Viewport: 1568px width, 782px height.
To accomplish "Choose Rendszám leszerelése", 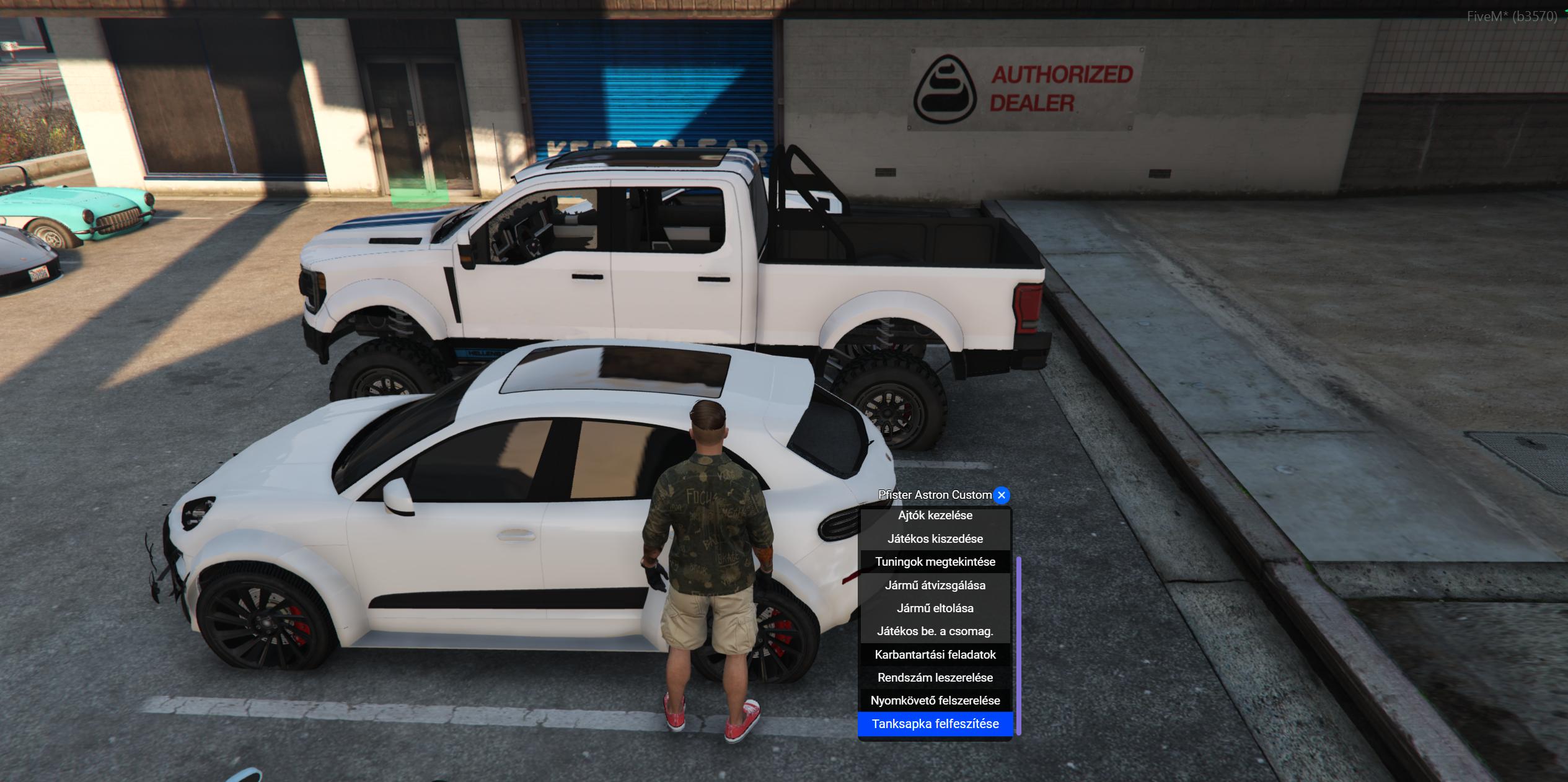I will (935, 678).
